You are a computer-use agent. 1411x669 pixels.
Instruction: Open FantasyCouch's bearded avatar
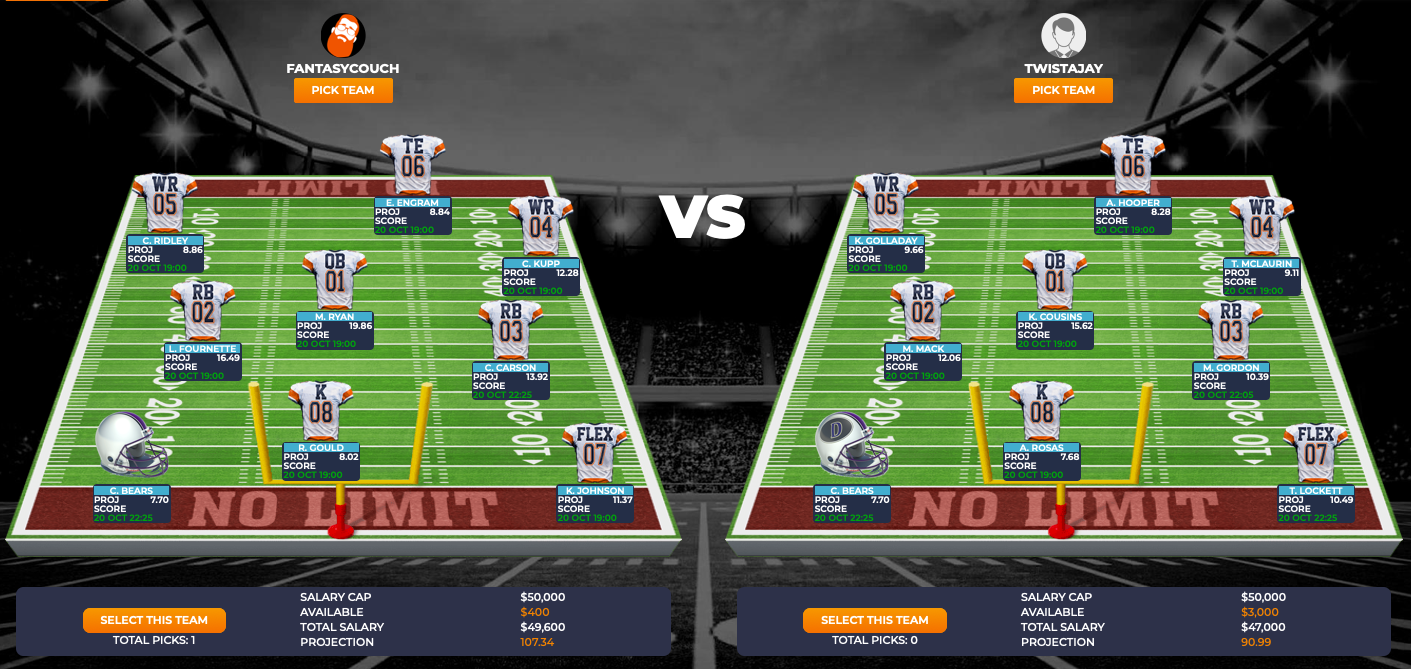(x=343, y=36)
